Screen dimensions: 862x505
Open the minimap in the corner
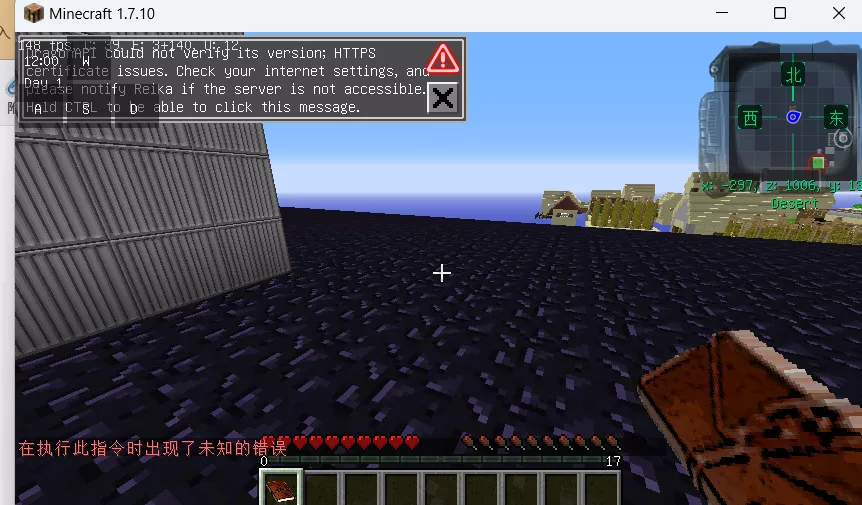(x=793, y=117)
